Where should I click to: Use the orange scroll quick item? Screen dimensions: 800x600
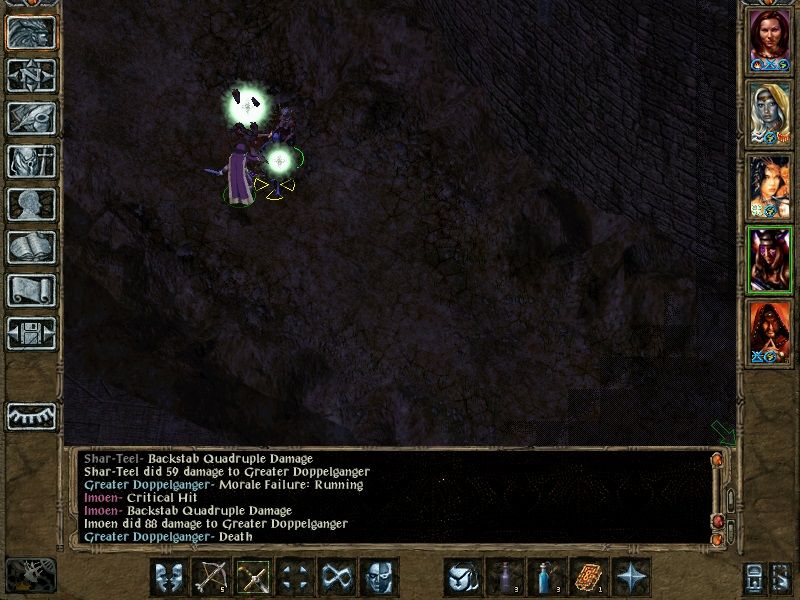(x=589, y=577)
